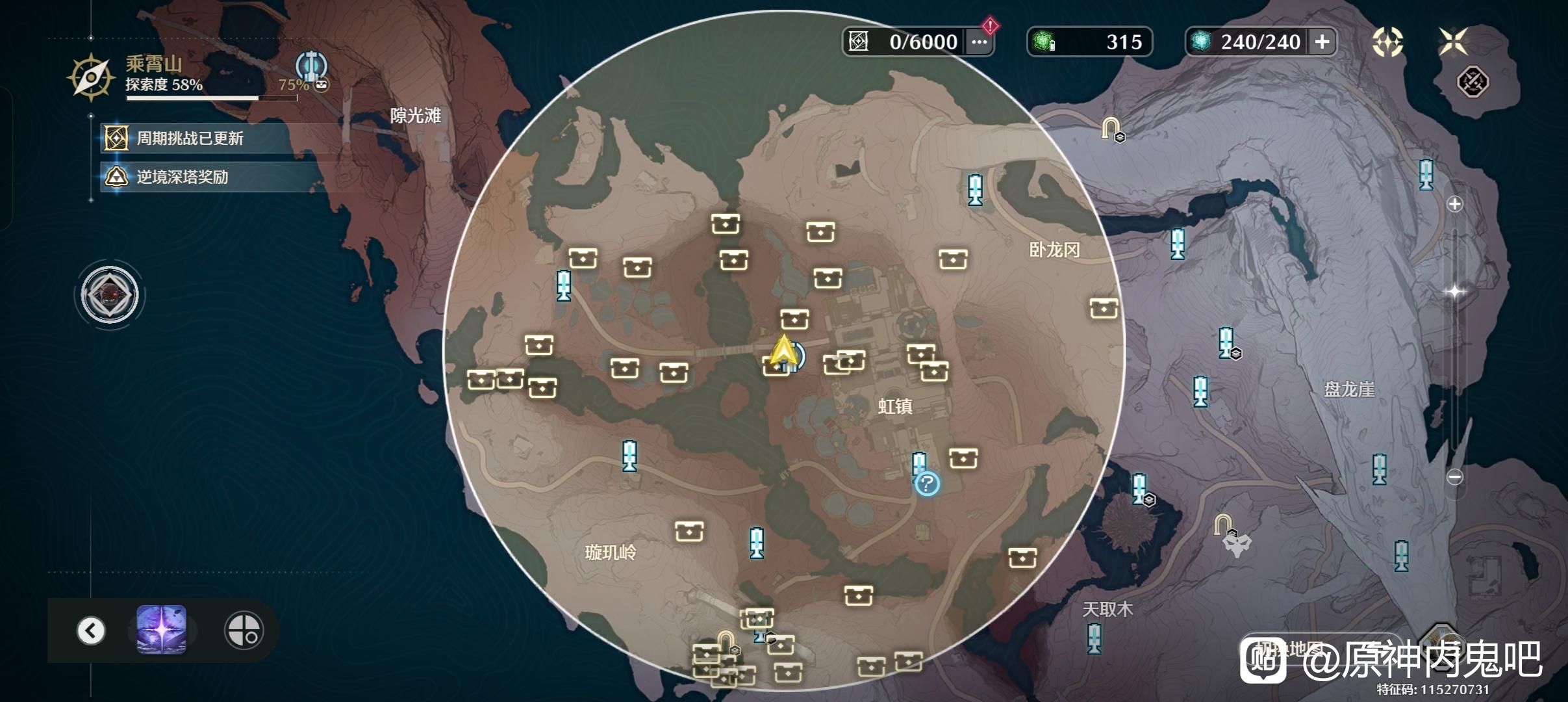Select the mask-shaped marker near 天取木
The image size is (1568, 702).
coord(1237,543)
